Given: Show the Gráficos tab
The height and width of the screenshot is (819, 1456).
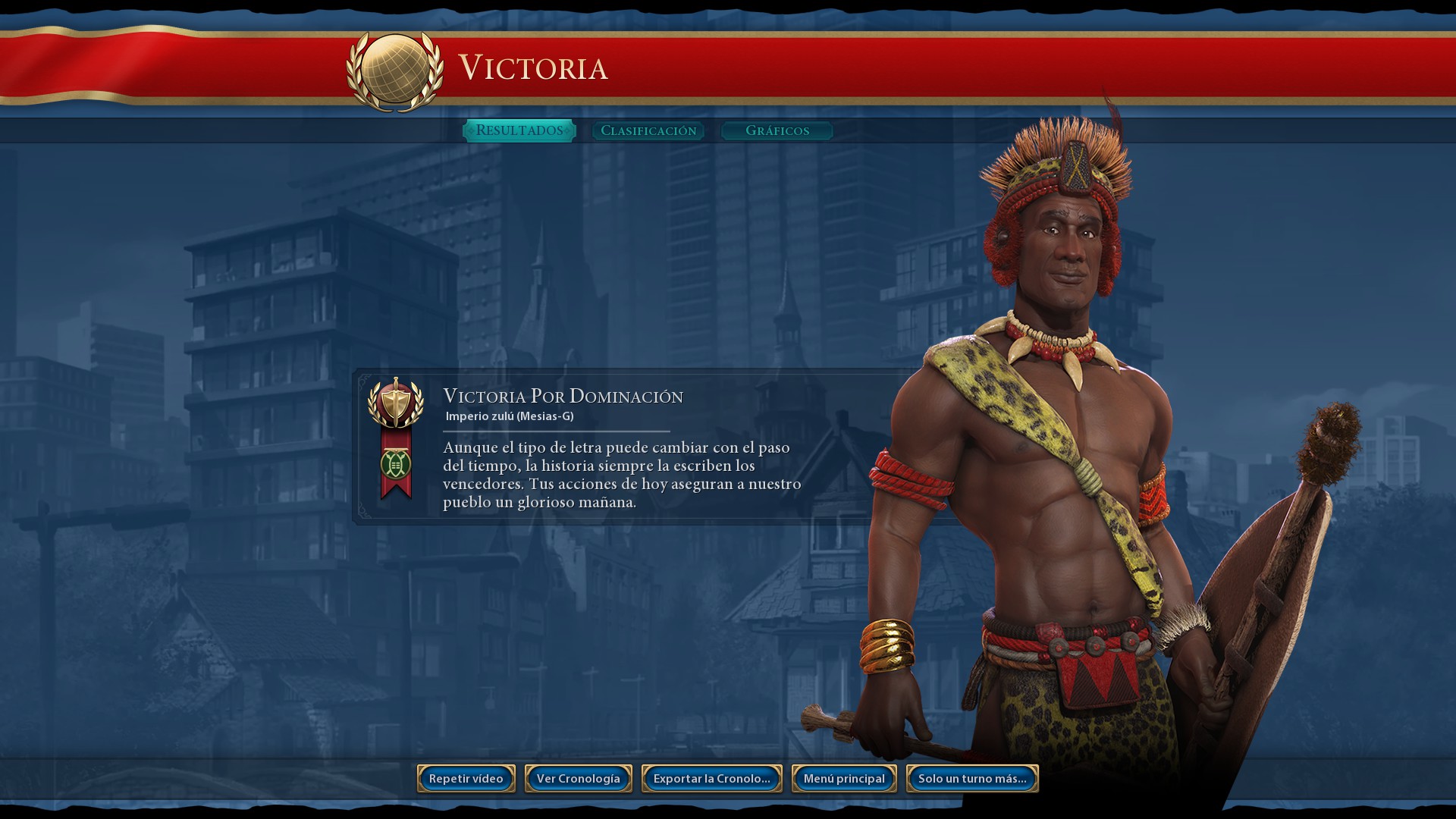Looking at the screenshot, I should 777,130.
